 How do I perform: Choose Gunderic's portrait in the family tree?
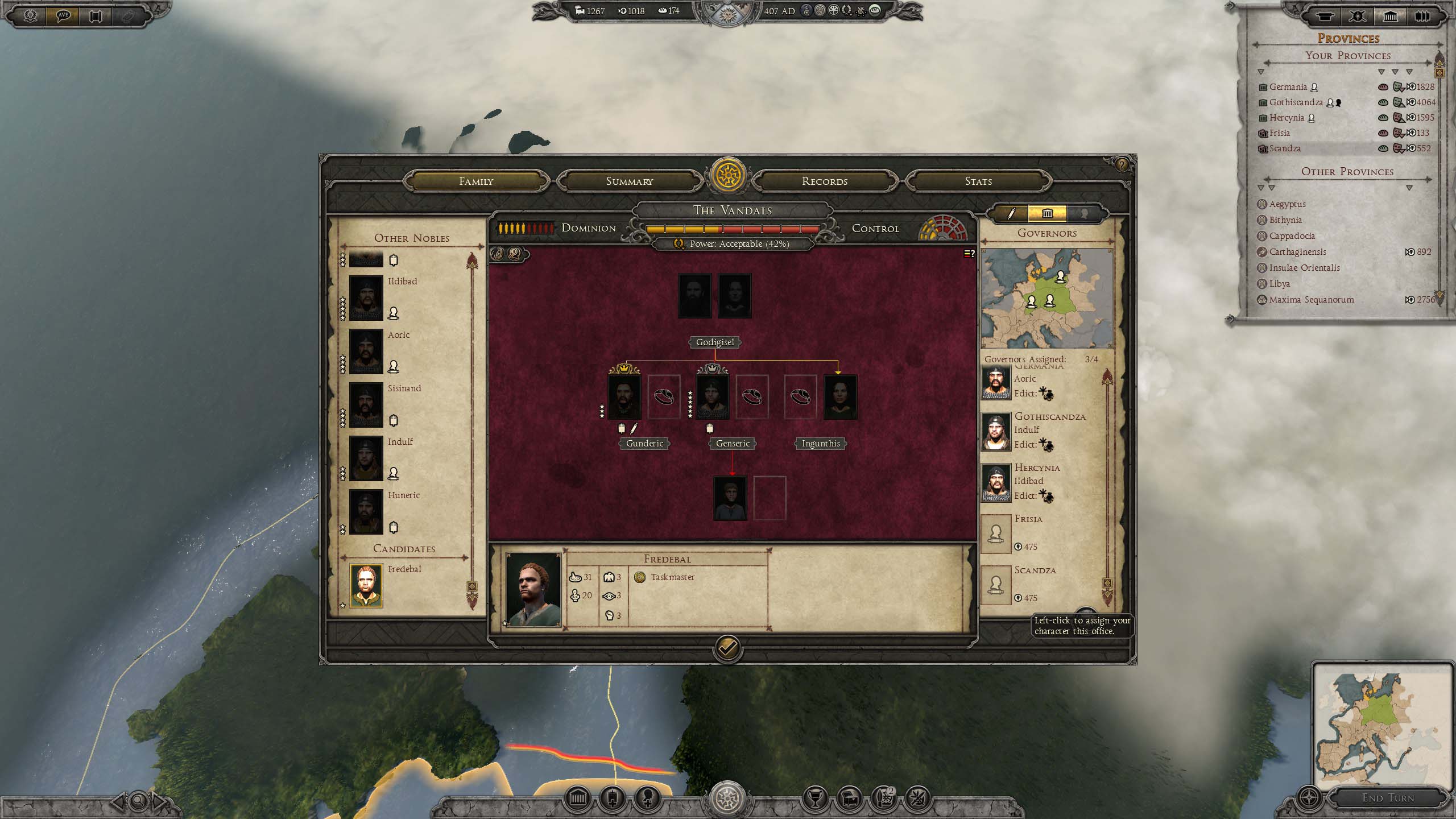(624, 396)
